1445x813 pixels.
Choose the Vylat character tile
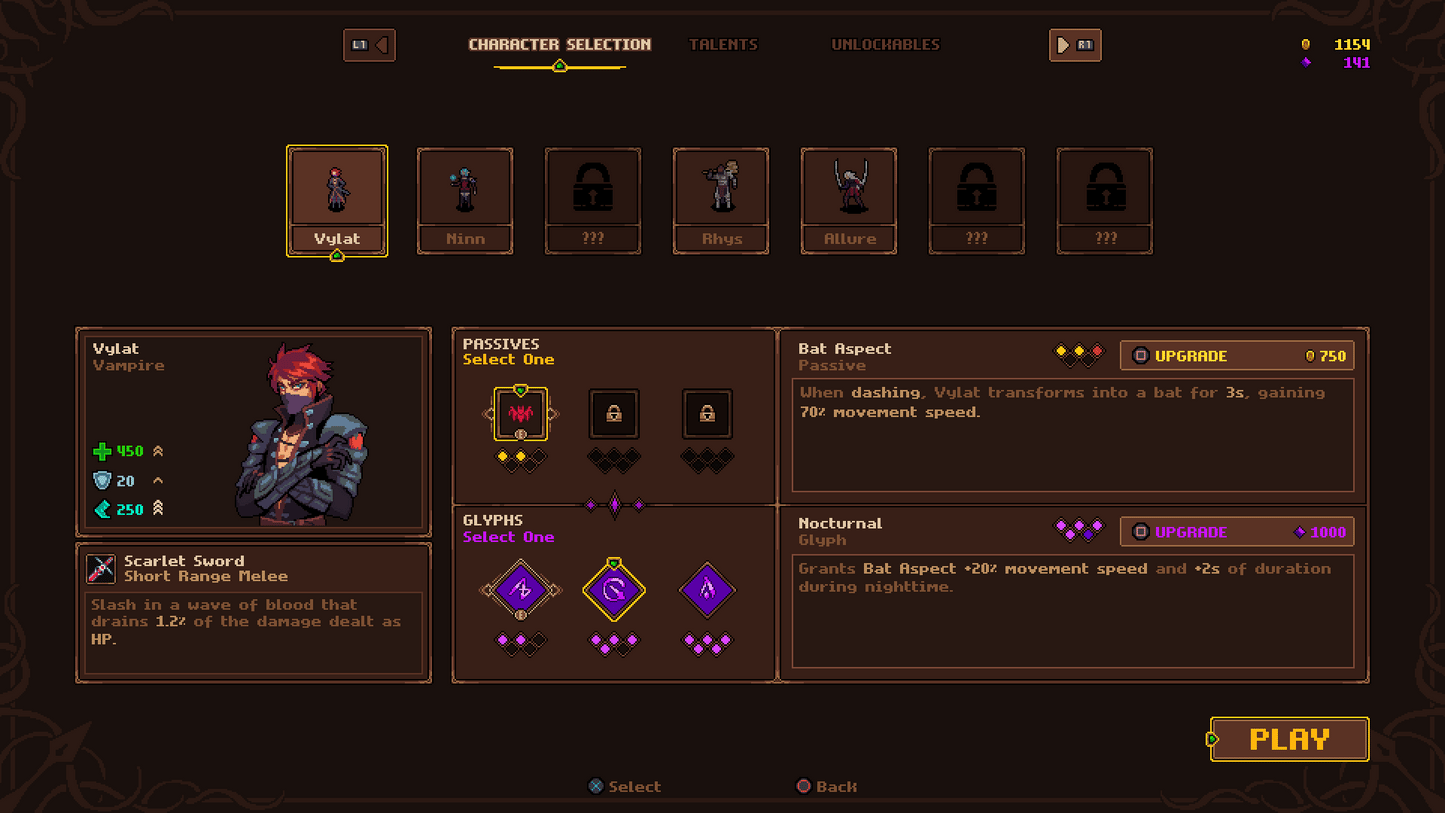click(337, 200)
